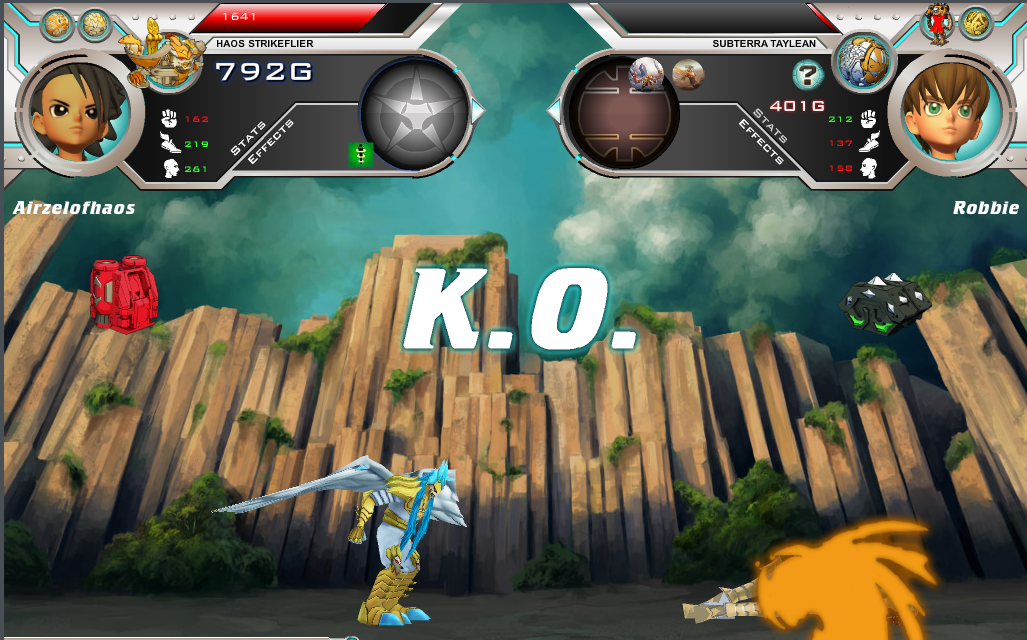Click the gold Bakugan ball beside the red X icon
Screen dimensions: 1027x640
[975, 24]
